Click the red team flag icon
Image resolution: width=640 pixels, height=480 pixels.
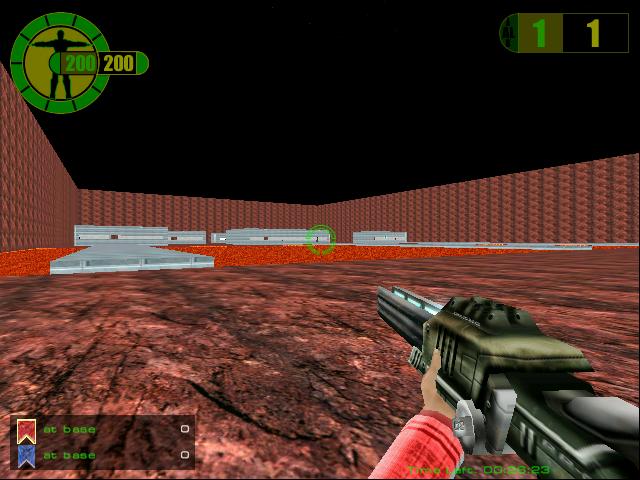click(26, 431)
